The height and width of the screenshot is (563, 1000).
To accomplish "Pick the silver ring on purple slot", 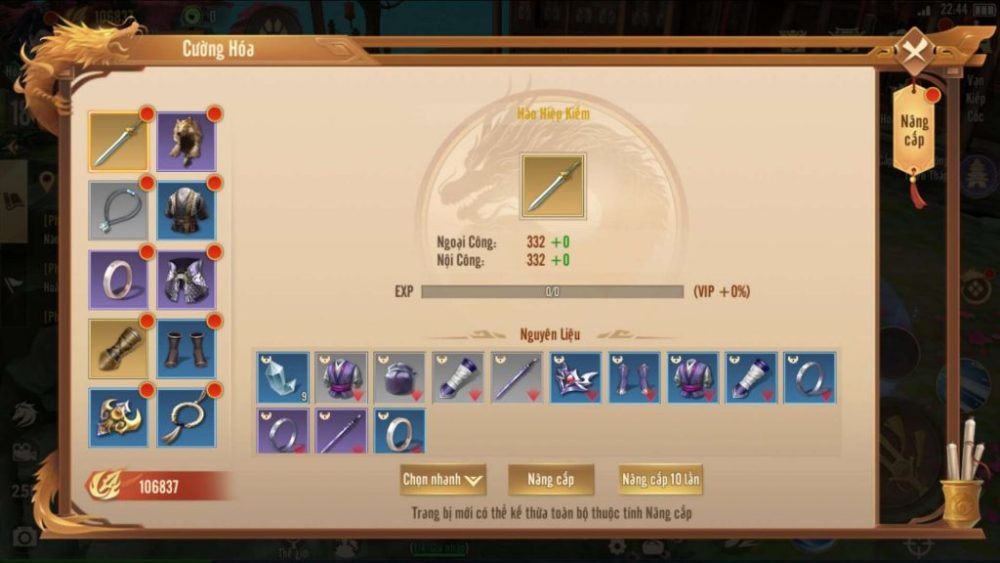I will [118, 279].
